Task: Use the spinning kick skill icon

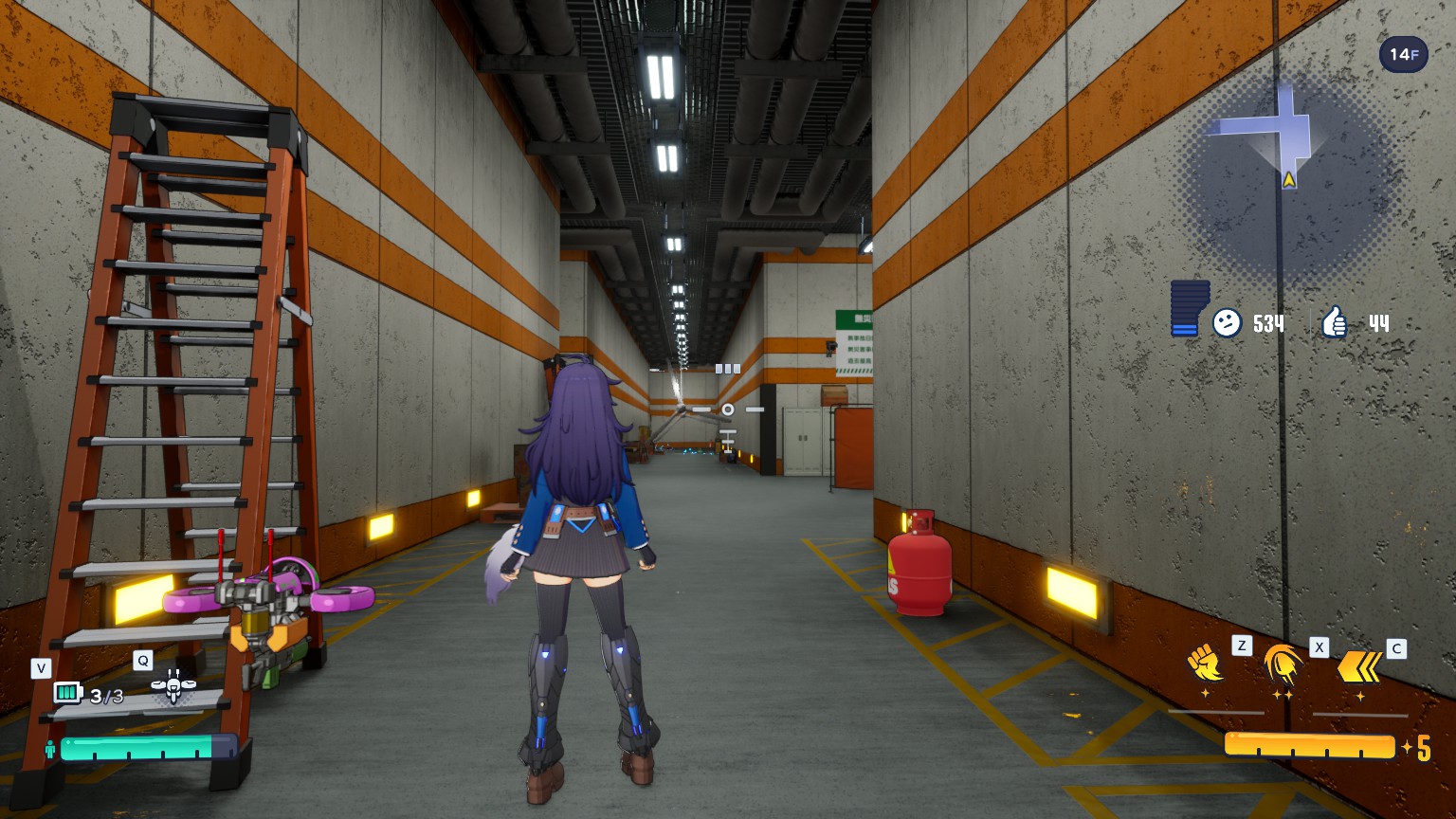Action: [1282, 664]
